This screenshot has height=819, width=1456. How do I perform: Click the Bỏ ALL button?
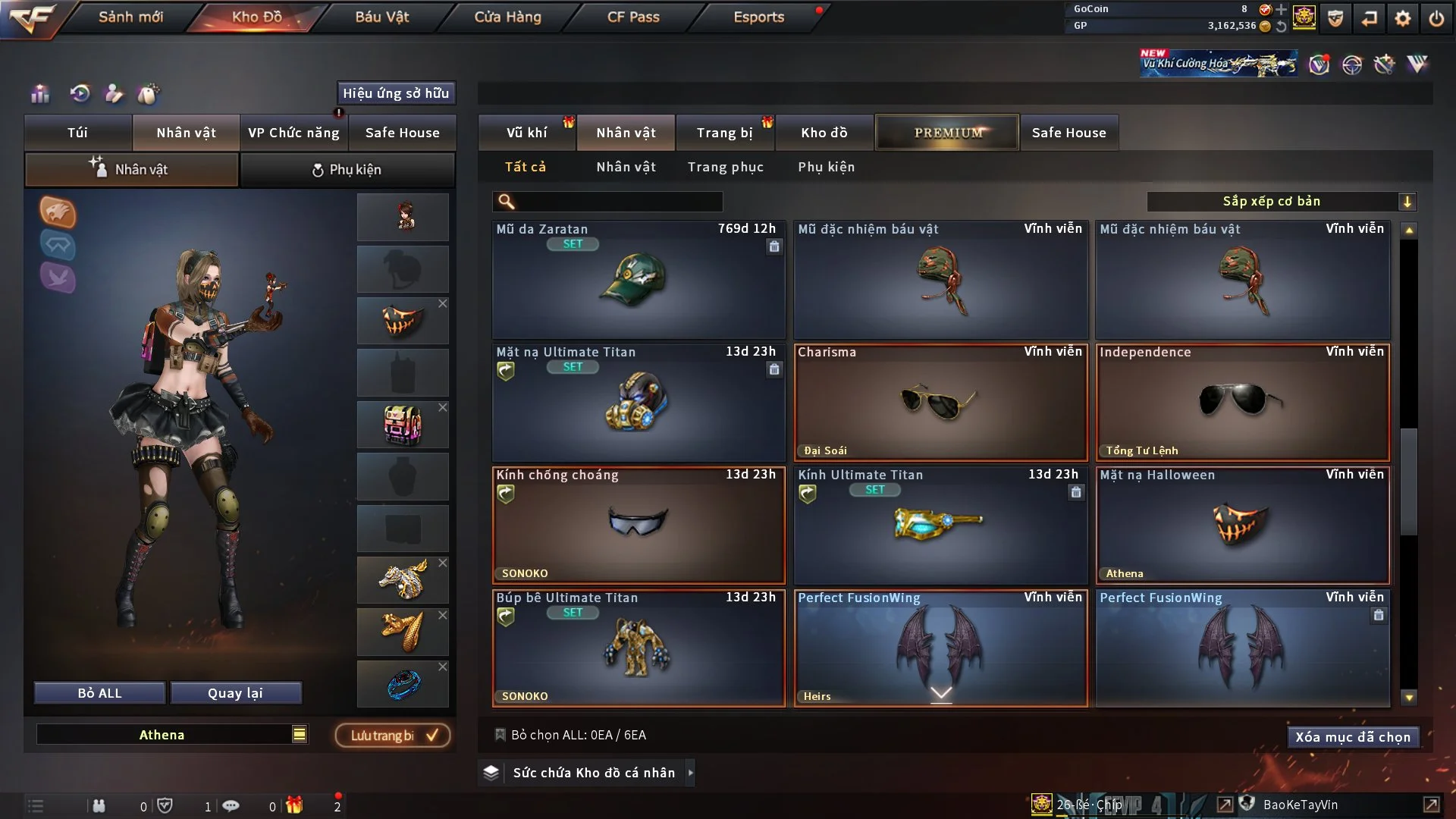click(99, 693)
